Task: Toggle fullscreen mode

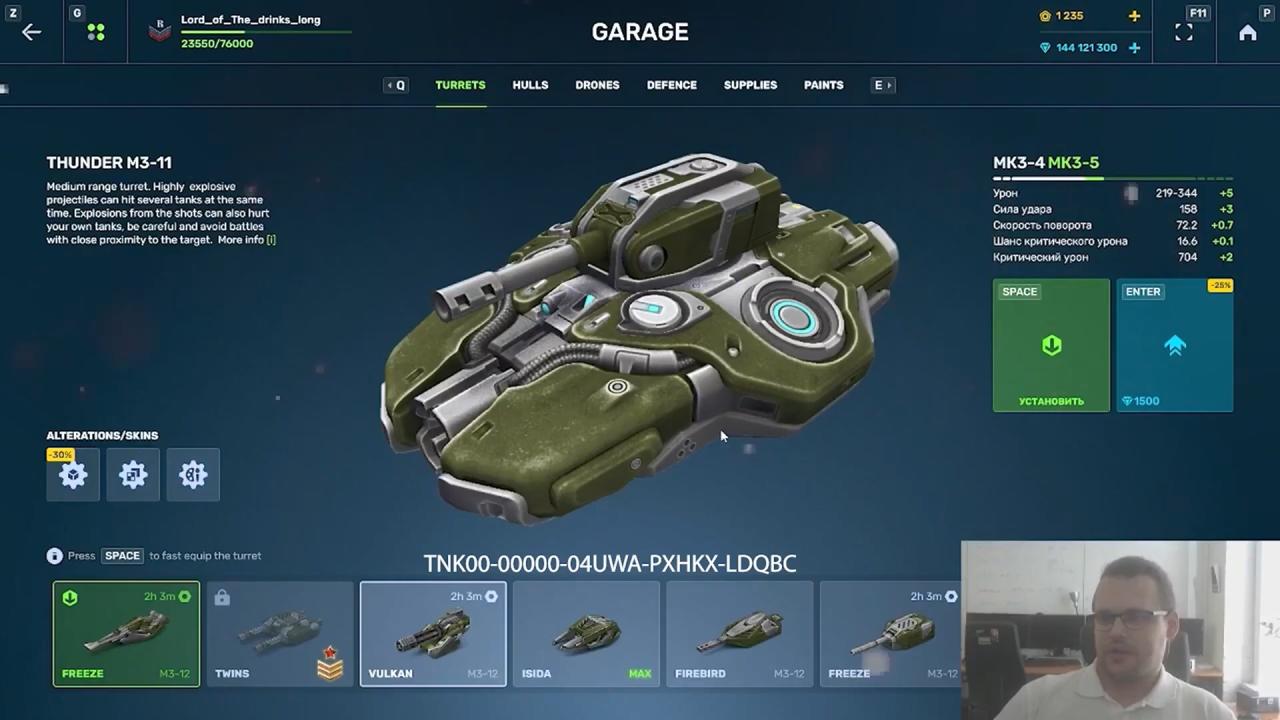Action: [x=1184, y=32]
